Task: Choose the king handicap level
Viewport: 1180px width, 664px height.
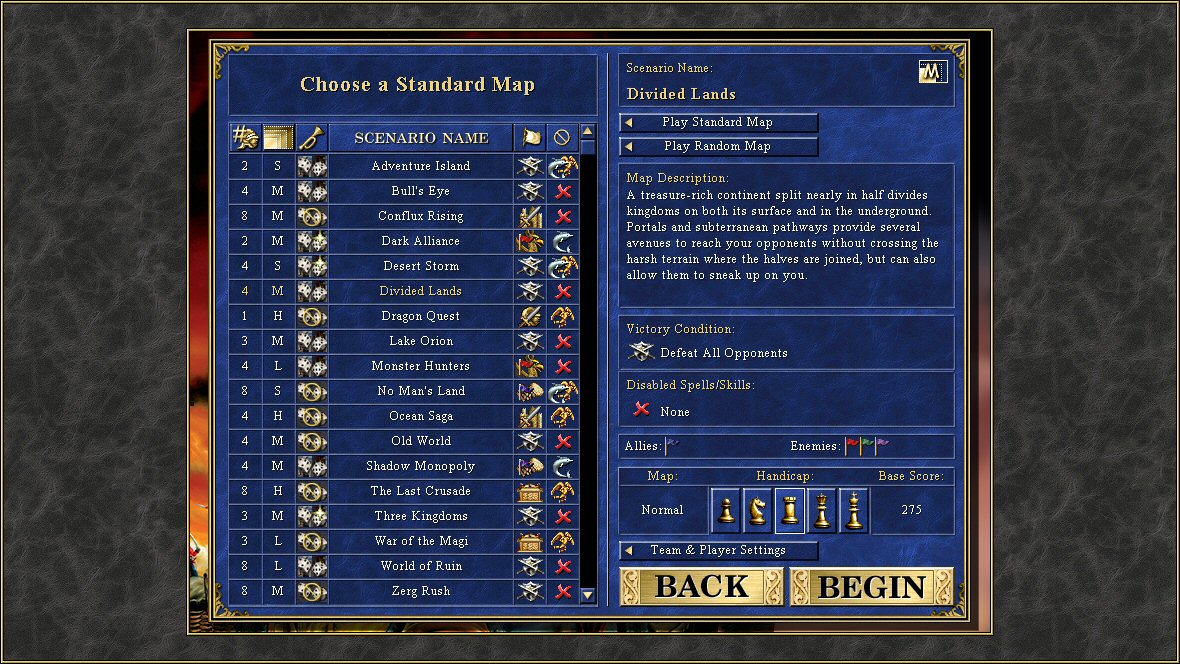Action: pyautogui.click(x=854, y=510)
